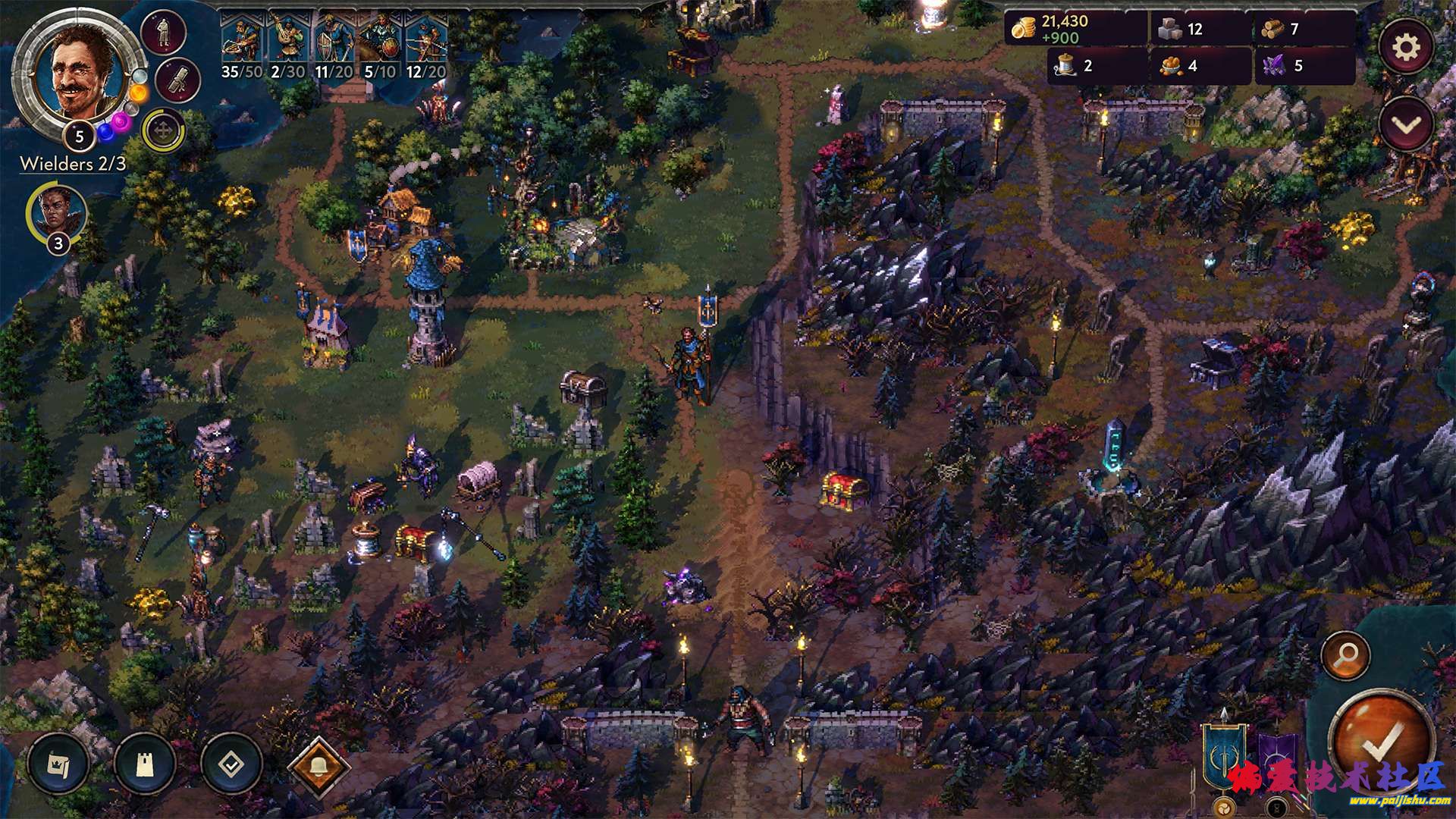Screen dimensions: 1456x819
Task: Choose the second wielder with level 3
Action: [58, 213]
